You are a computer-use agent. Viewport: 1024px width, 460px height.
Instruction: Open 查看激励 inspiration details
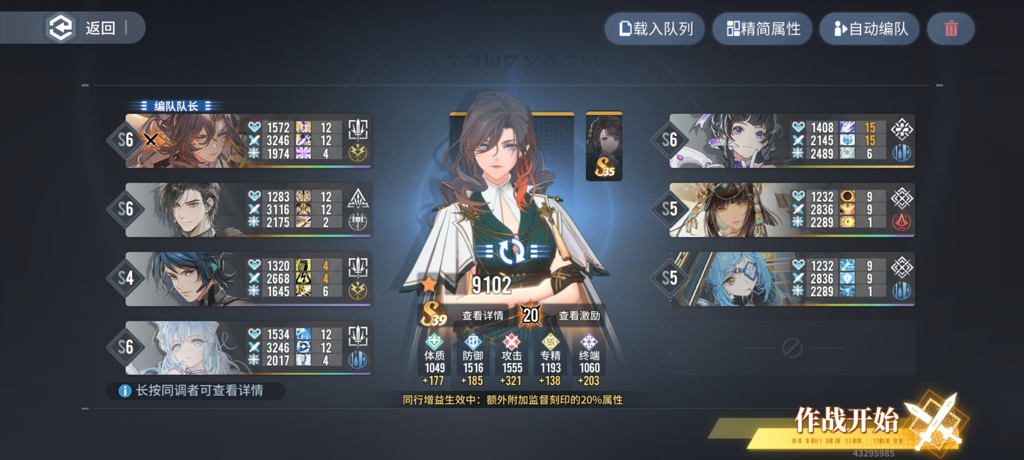point(579,315)
